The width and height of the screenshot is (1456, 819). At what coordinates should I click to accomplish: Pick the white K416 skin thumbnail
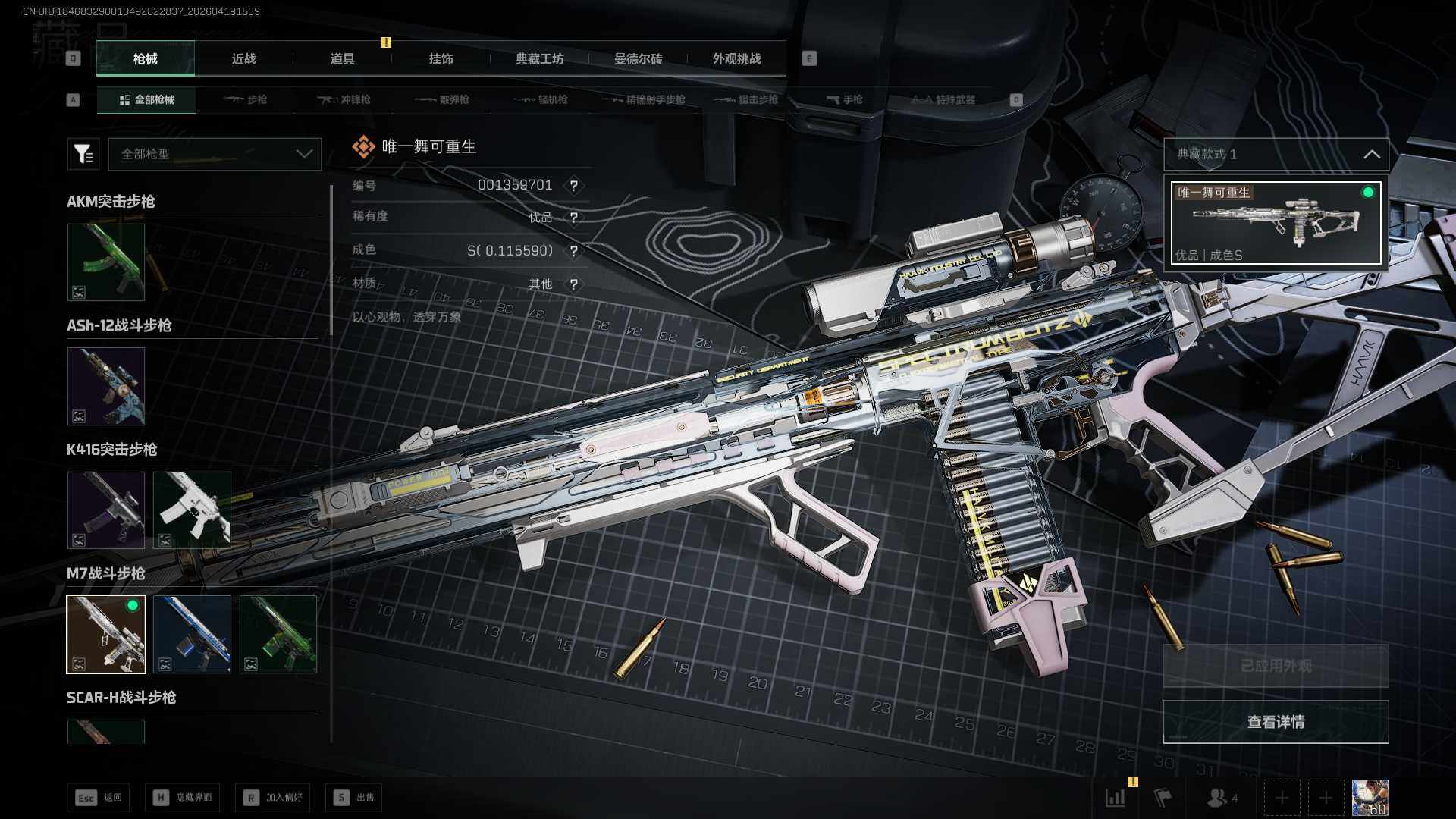tap(192, 510)
